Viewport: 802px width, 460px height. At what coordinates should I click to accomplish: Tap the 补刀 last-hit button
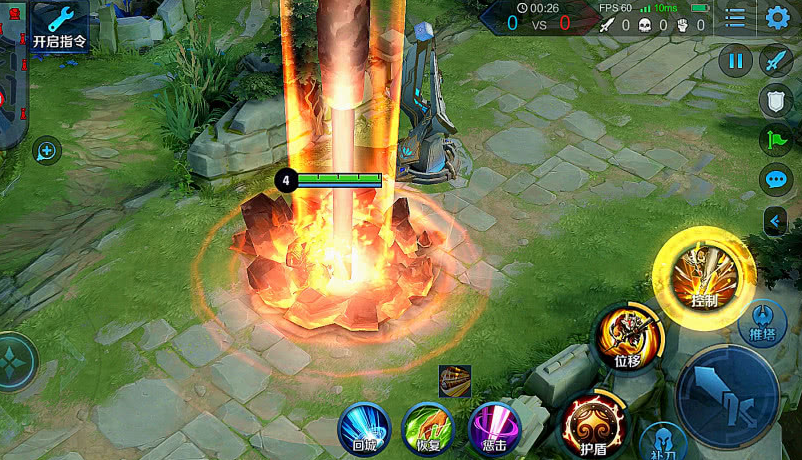(x=663, y=441)
